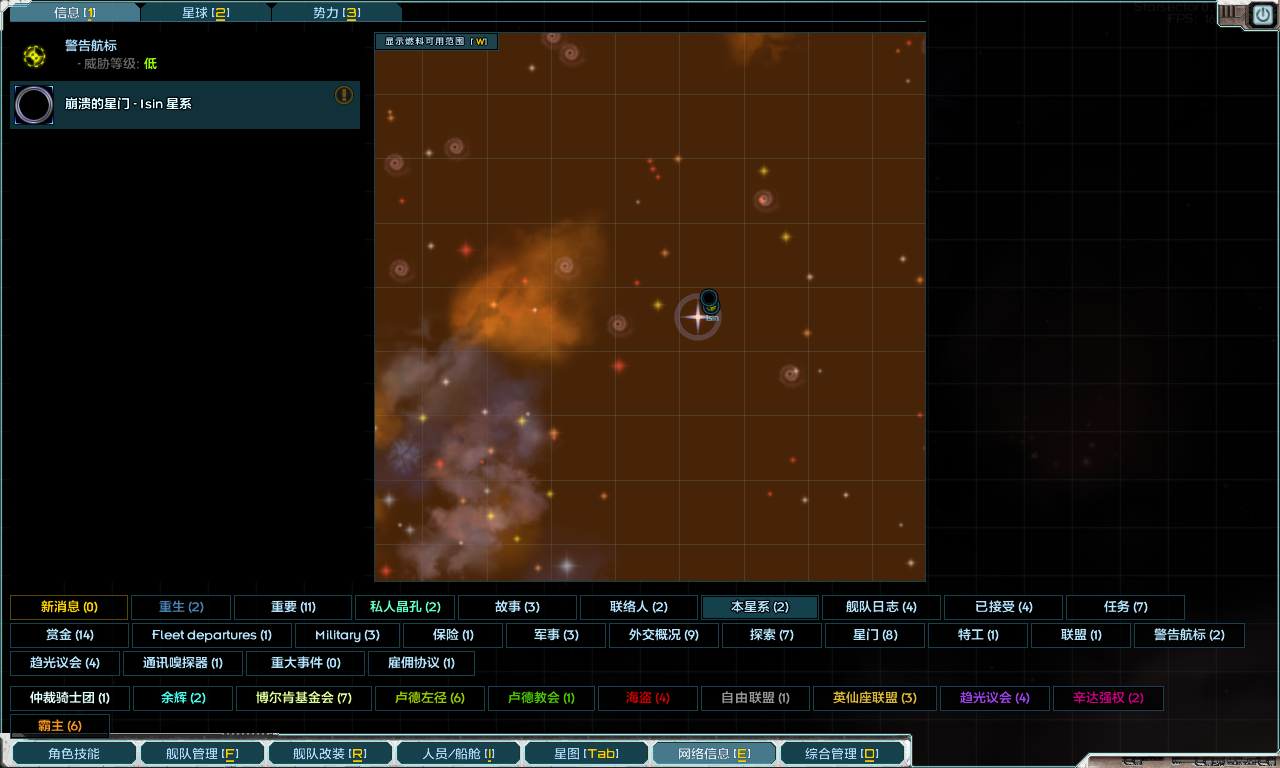Viewport: 1280px width, 768px height.
Task: Toggle 显示燃料可用范围 [W] on the map
Action: pos(436,42)
